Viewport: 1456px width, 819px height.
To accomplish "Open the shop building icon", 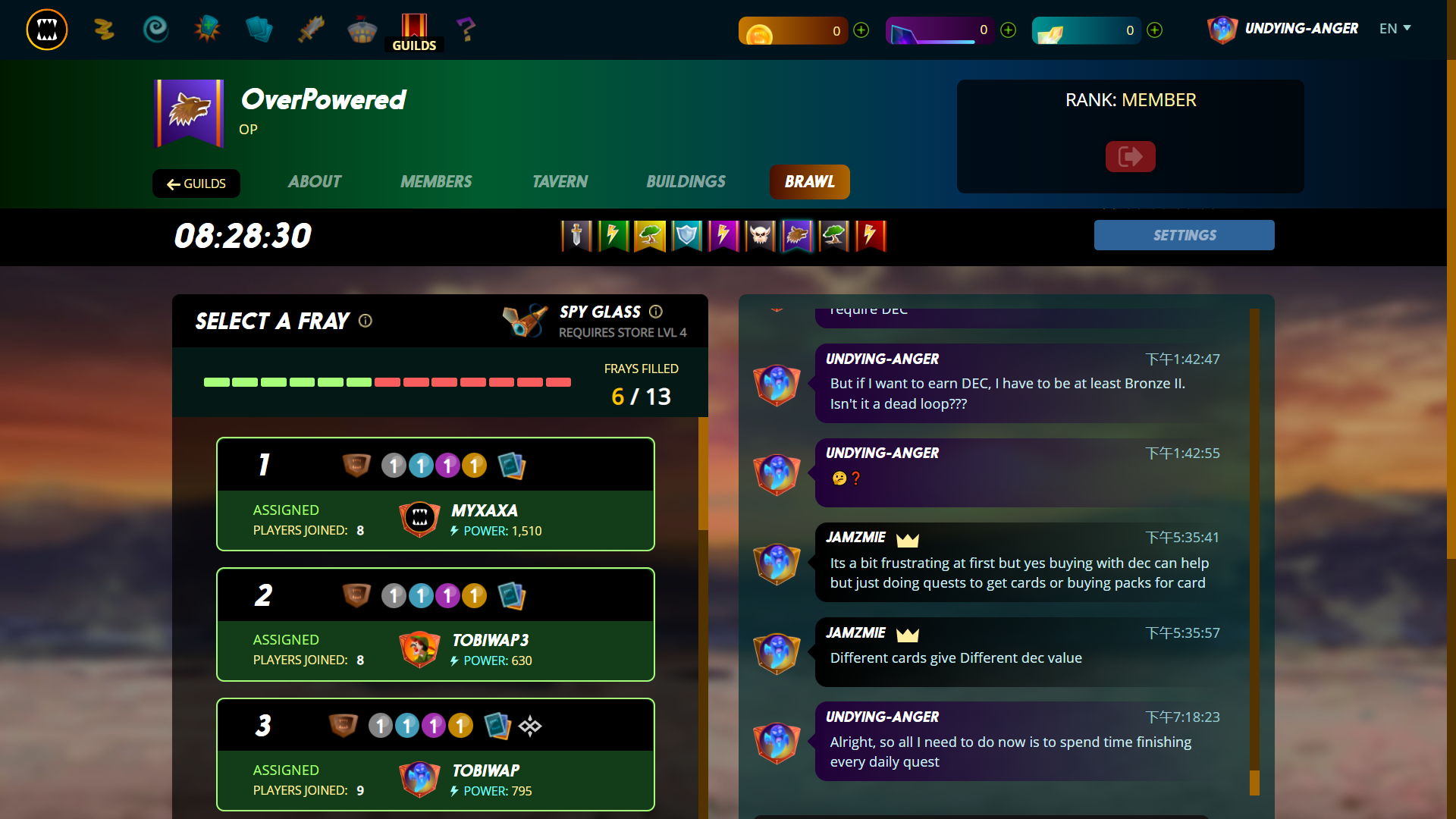I will point(362,29).
